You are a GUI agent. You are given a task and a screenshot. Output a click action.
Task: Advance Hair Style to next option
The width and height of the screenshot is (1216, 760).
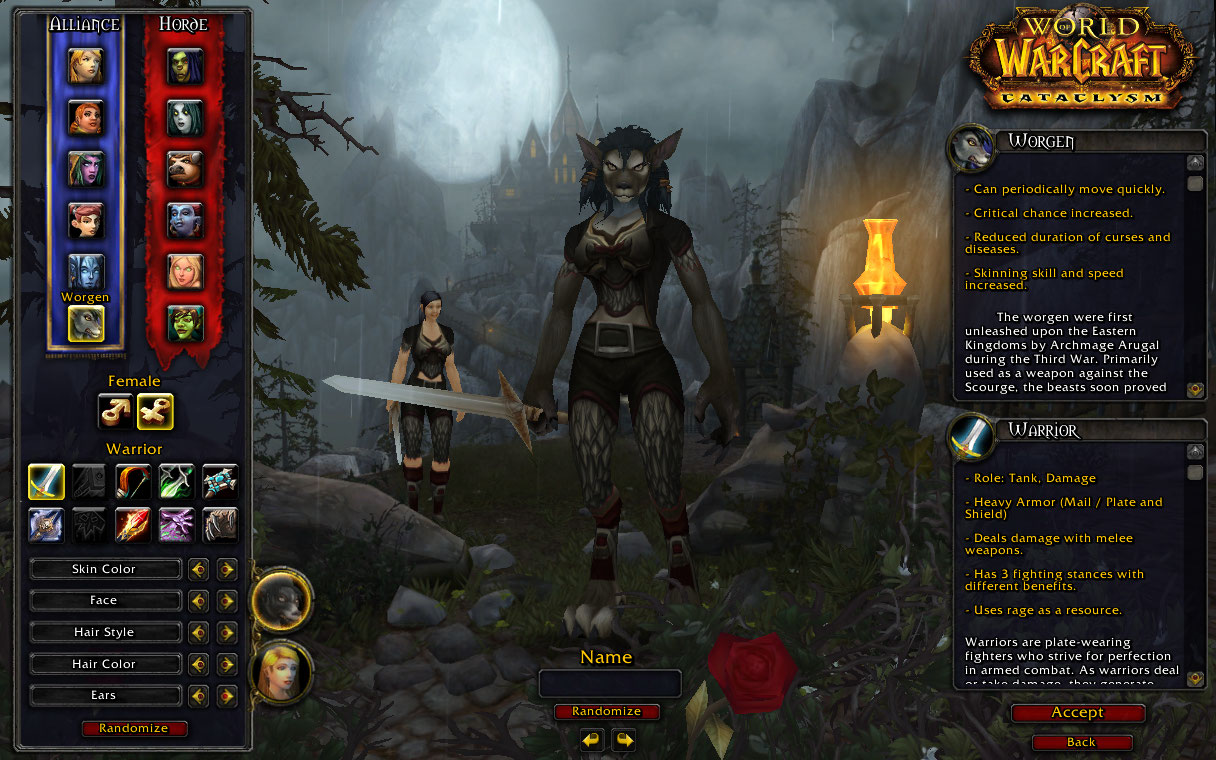click(x=227, y=633)
